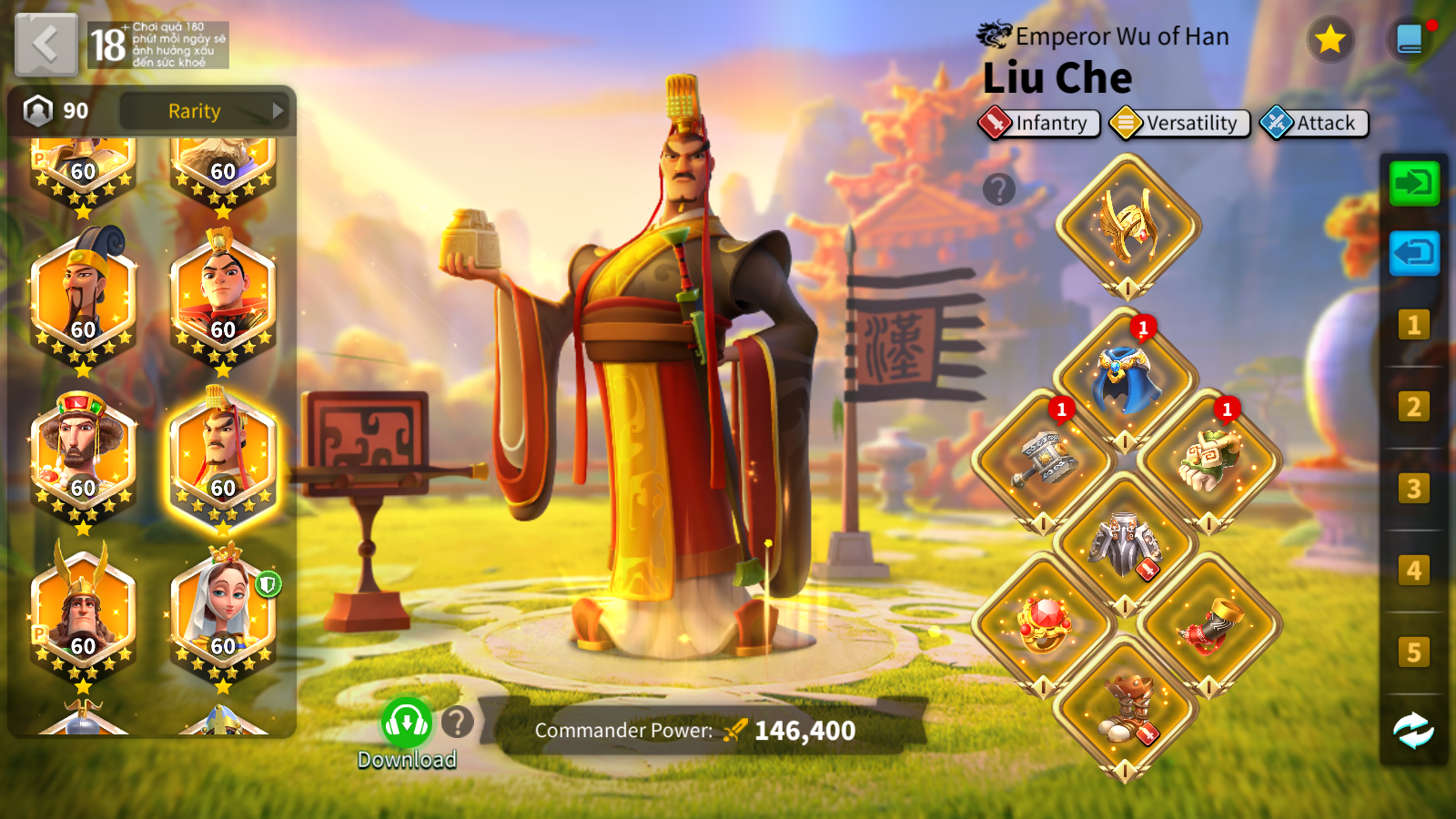
Task: Open the help icon beside Download
Action: point(458,723)
